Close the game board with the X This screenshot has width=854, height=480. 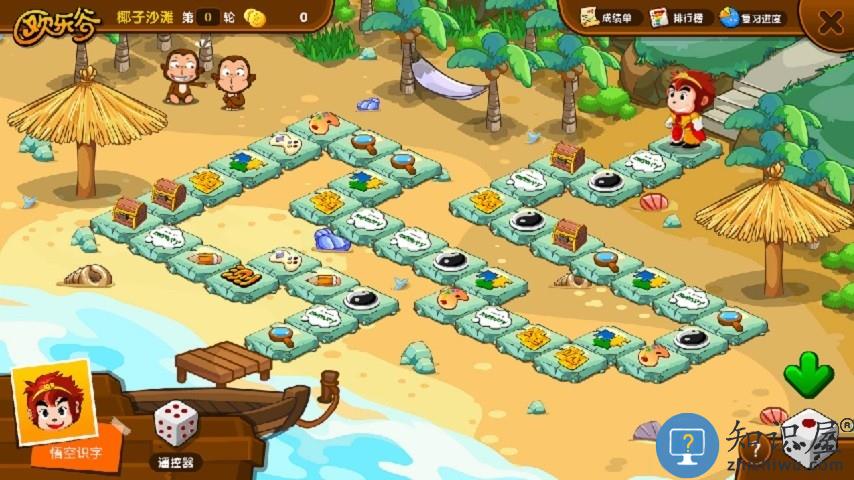tap(830, 22)
